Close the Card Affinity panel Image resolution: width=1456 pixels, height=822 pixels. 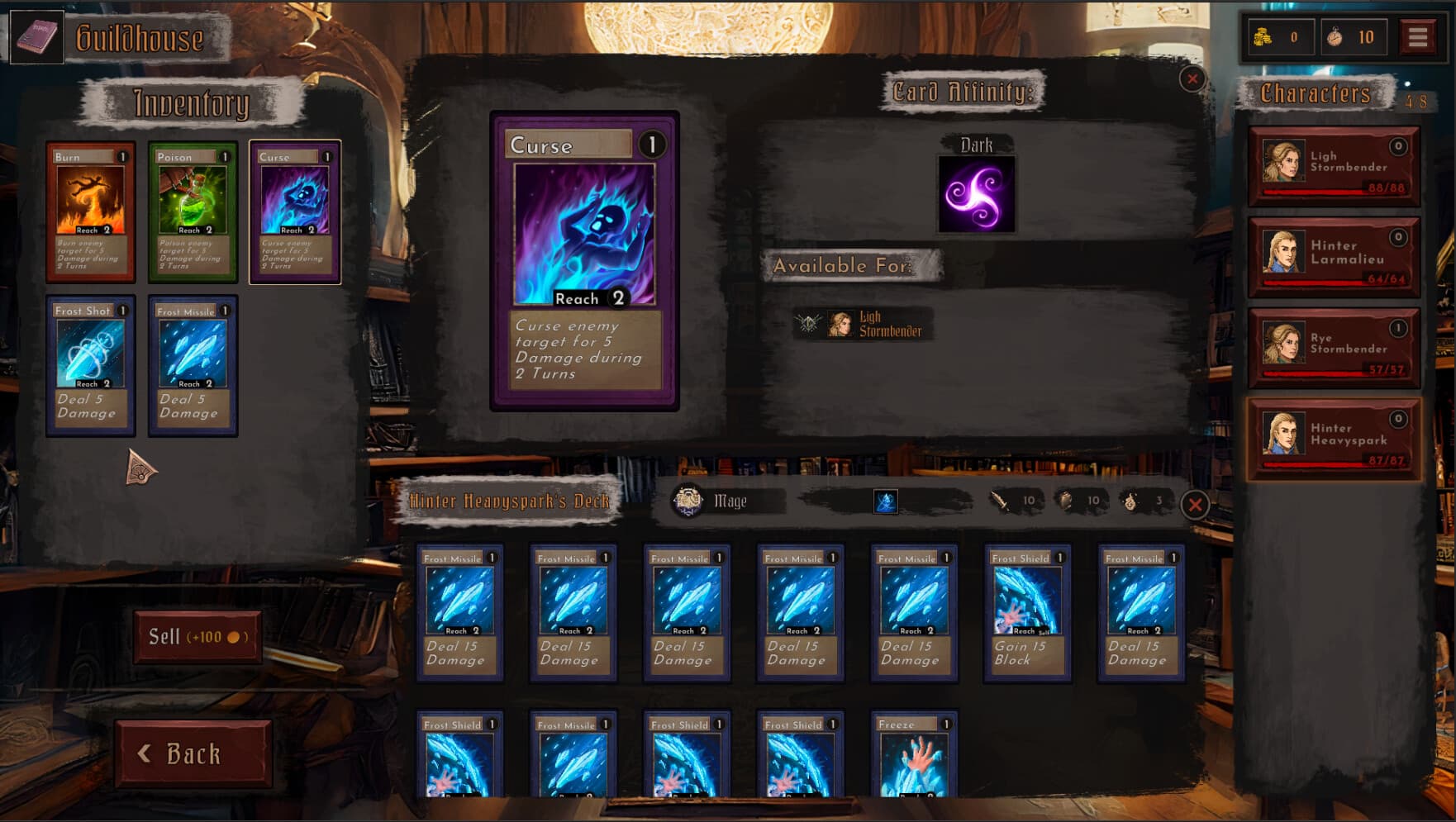[1192, 77]
